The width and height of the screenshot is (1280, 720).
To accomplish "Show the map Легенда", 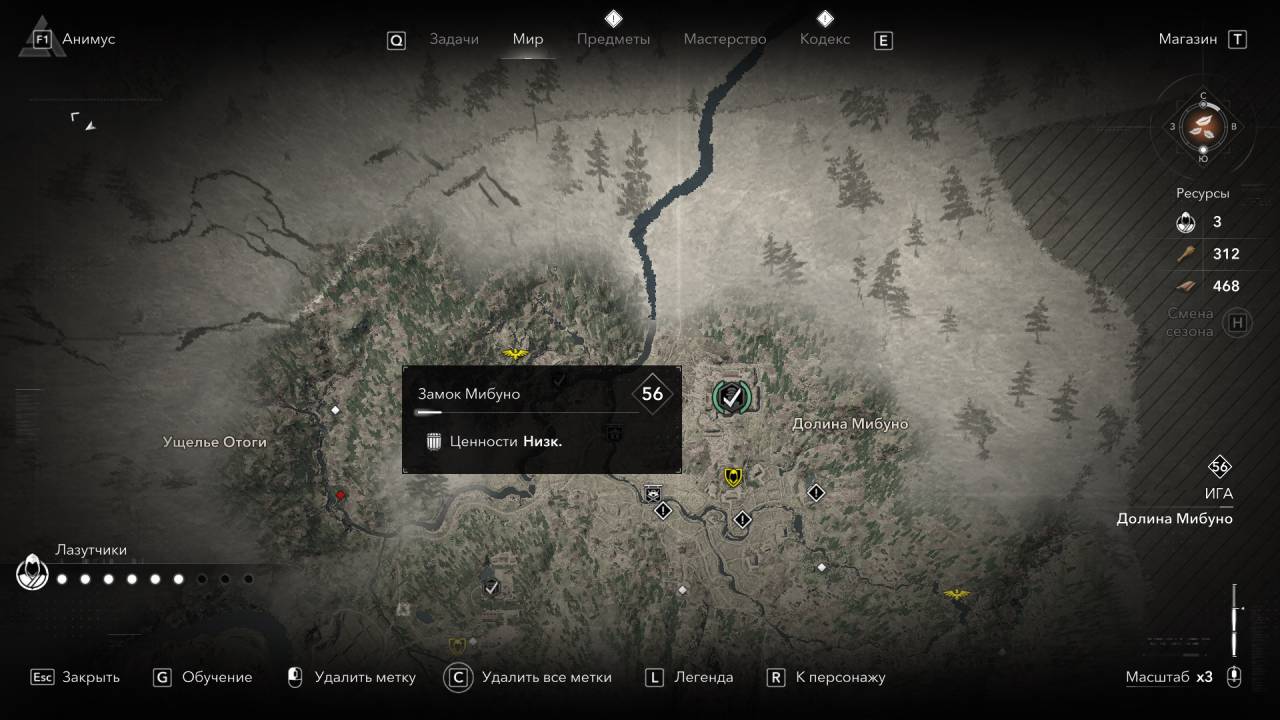I will (x=703, y=677).
